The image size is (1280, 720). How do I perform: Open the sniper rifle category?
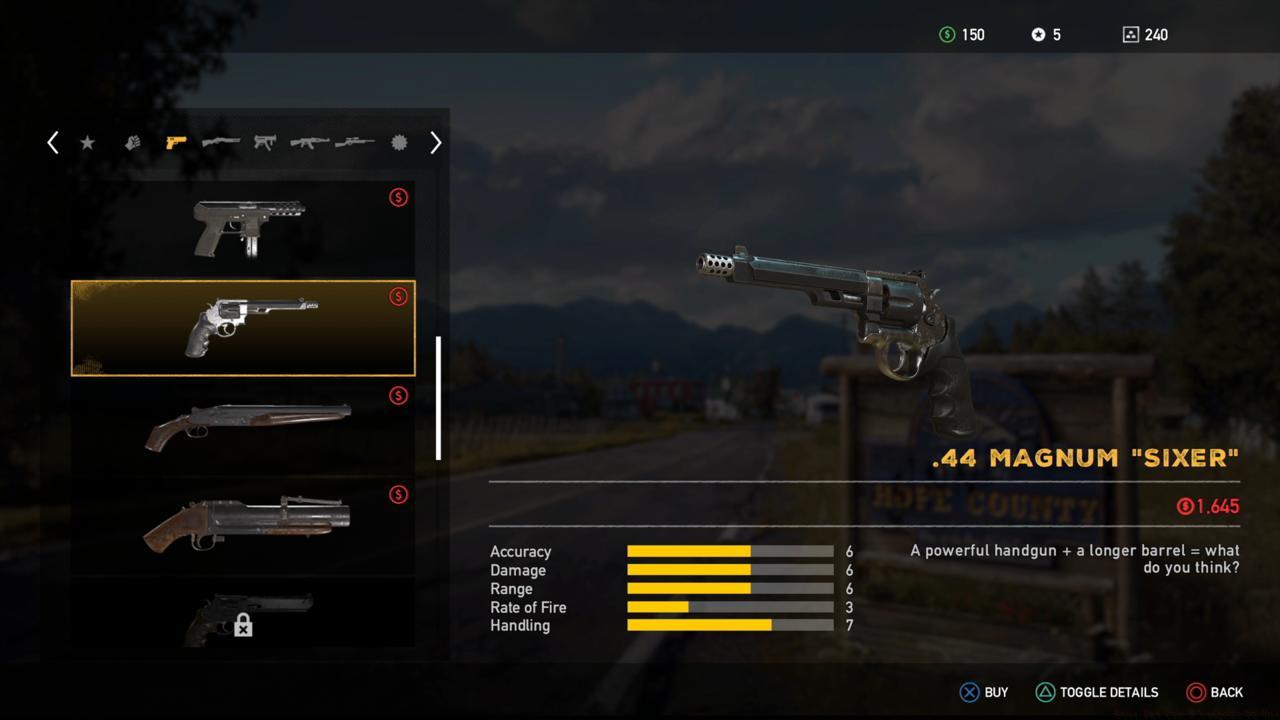tap(353, 142)
